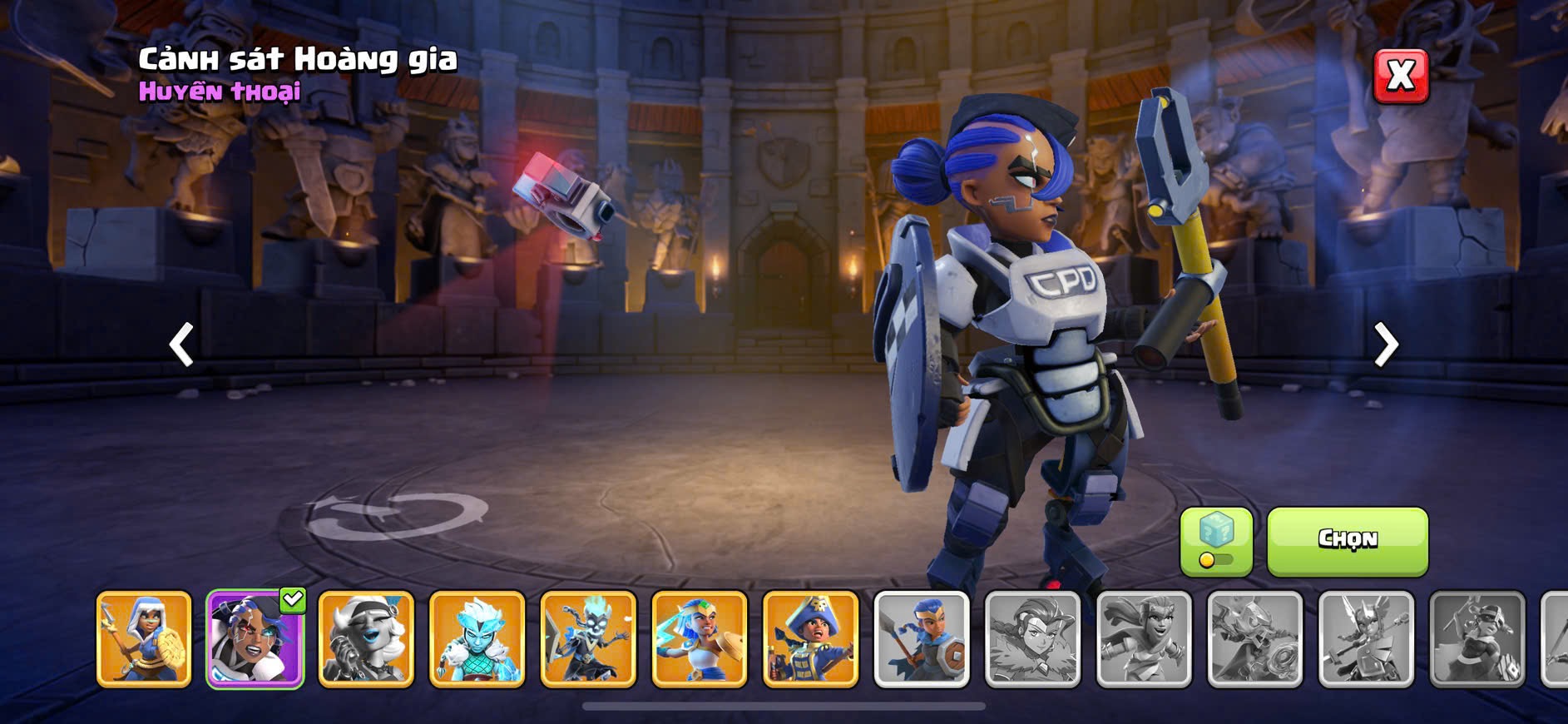The height and width of the screenshot is (724, 1568).
Task: Choose the checkmarked purple police skin thumbnail
Action: tap(255, 639)
